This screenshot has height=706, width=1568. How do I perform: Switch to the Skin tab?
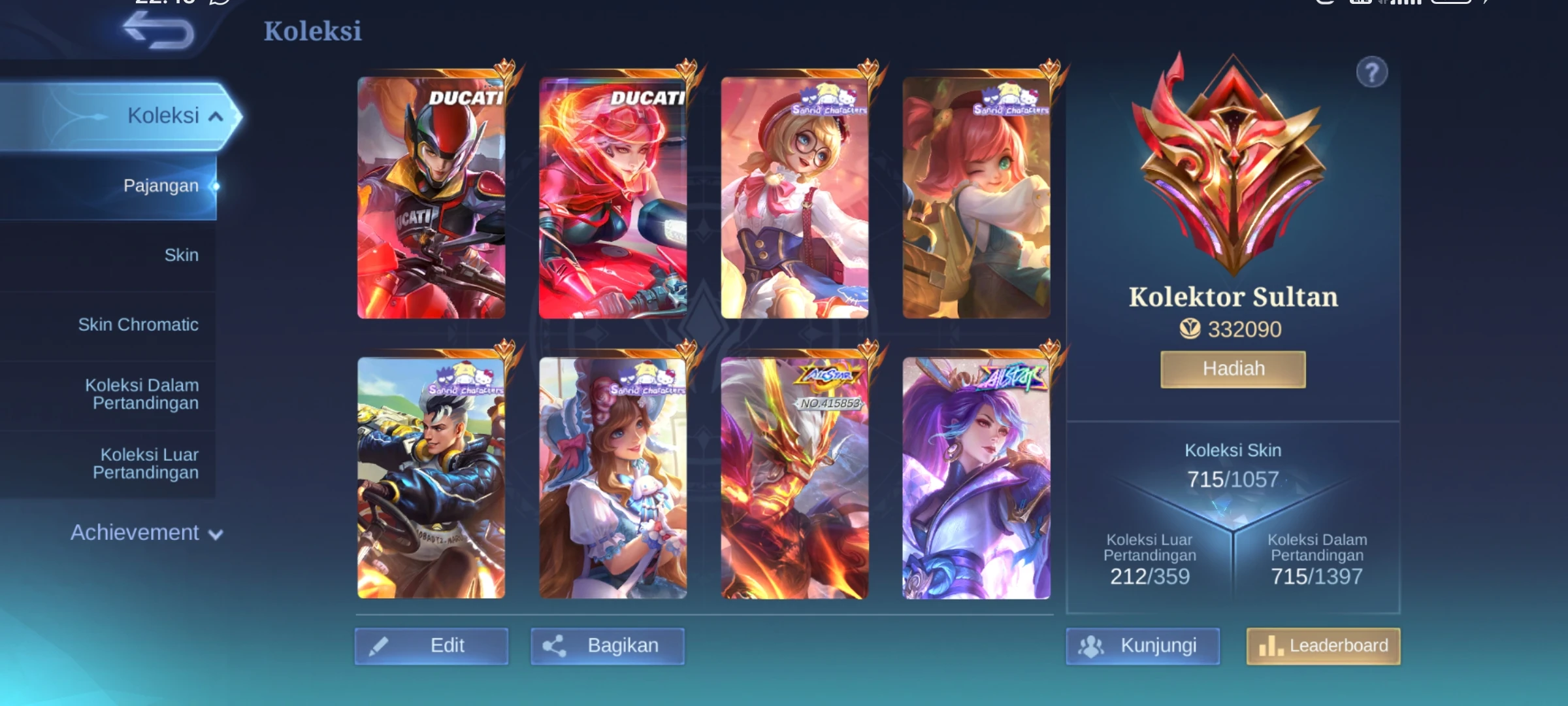pyautogui.click(x=181, y=255)
